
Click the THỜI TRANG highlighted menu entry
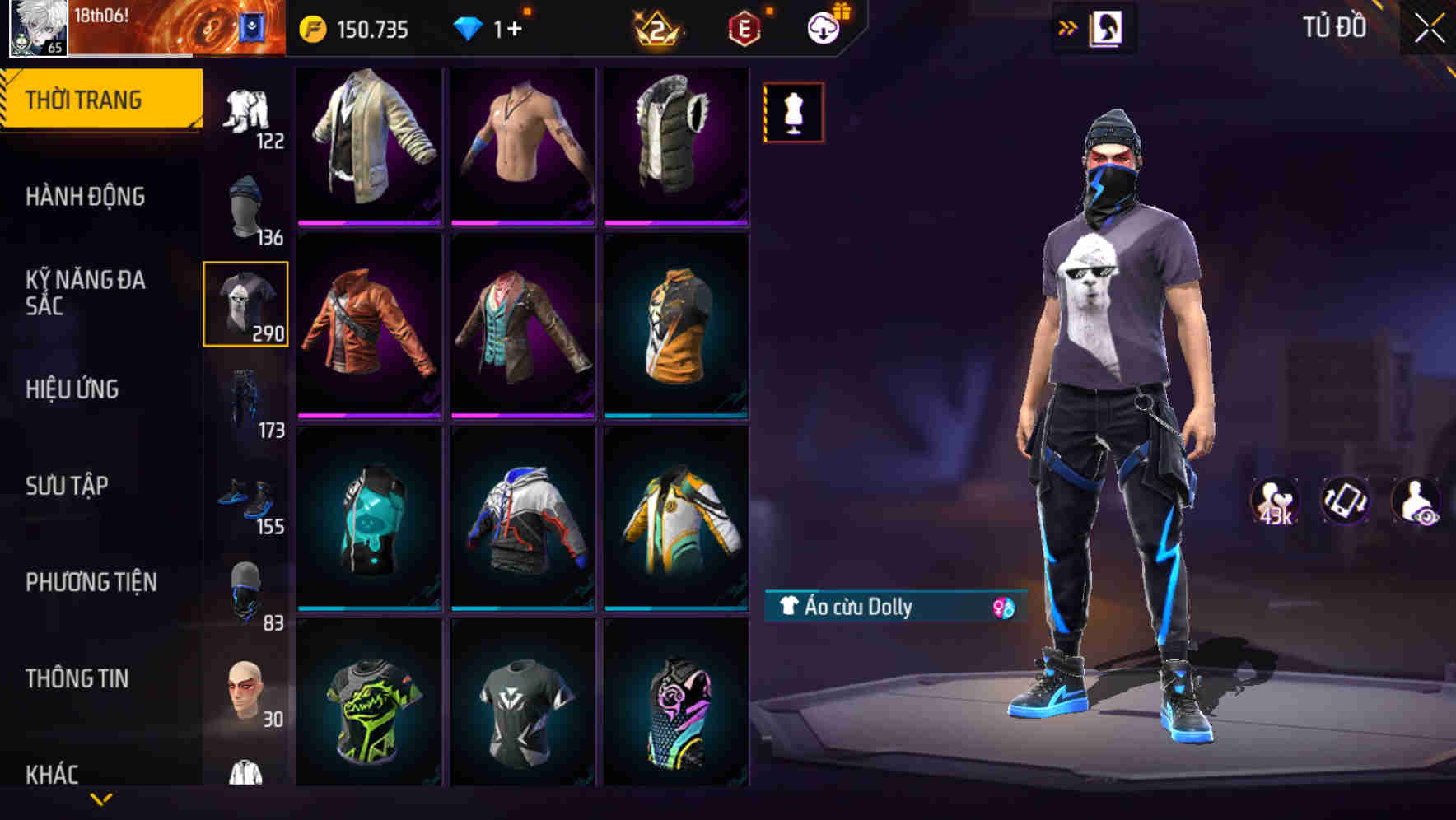point(85,99)
